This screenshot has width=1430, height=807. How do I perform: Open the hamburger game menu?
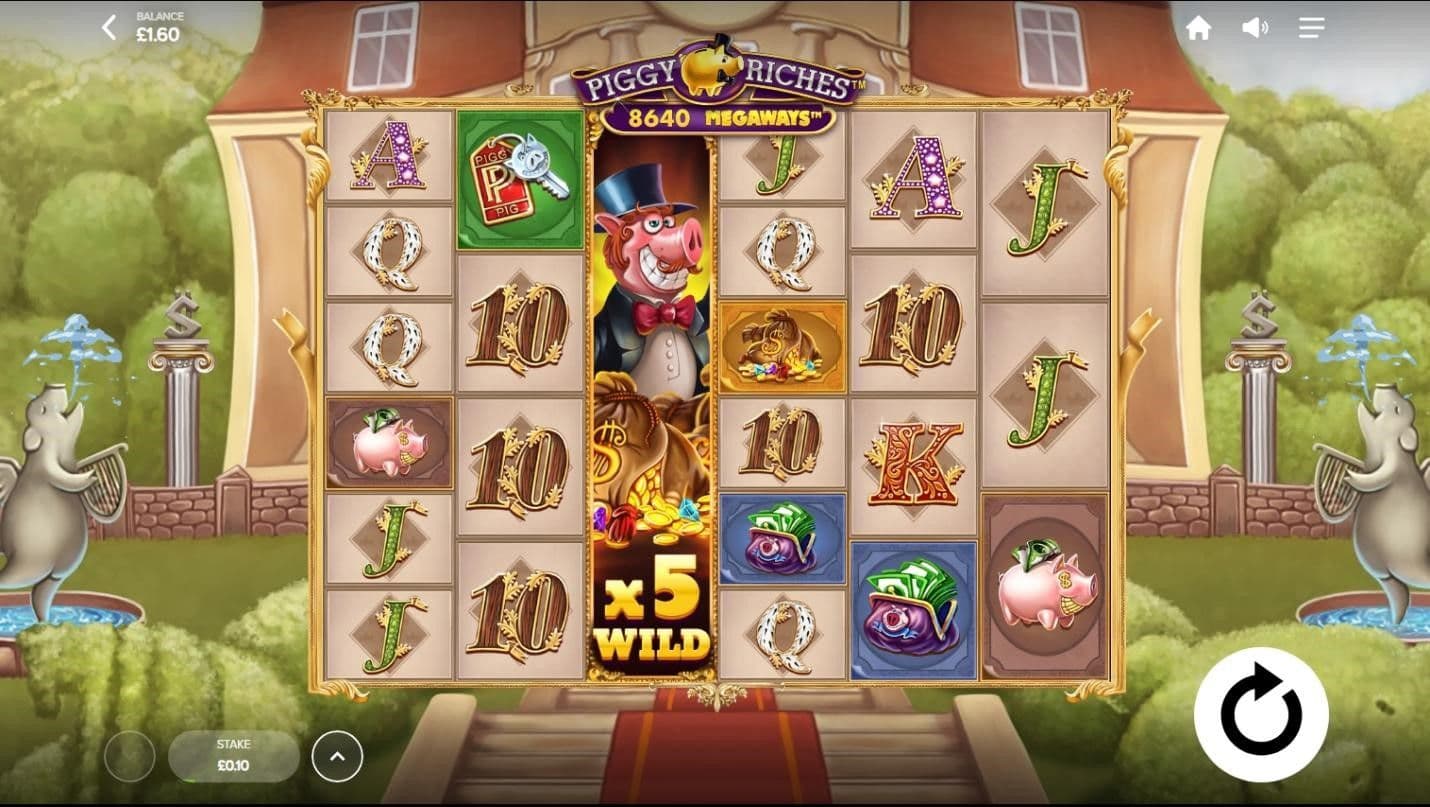tap(1310, 27)
